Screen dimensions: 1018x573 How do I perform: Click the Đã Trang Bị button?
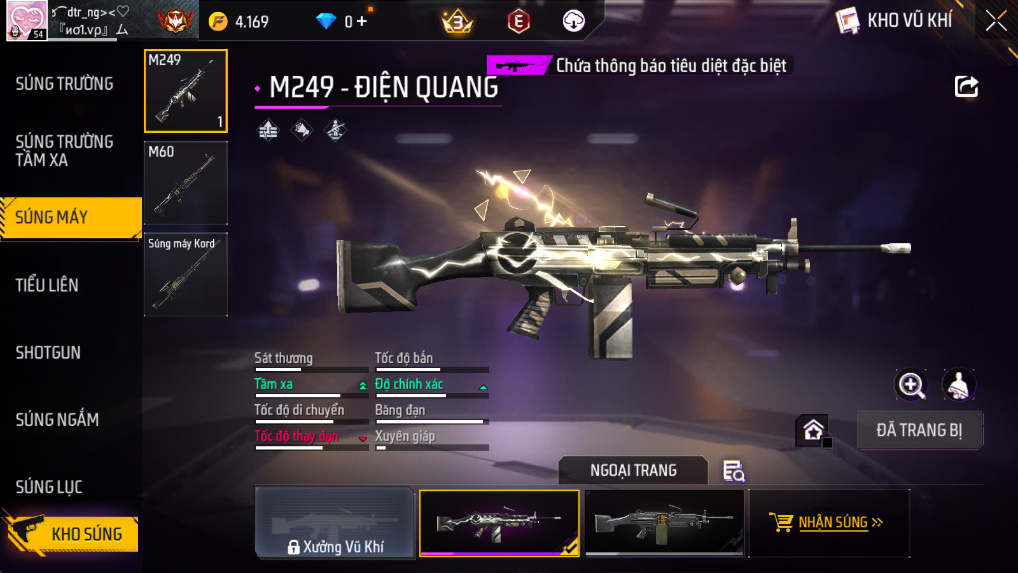click(x=920, y=430)
